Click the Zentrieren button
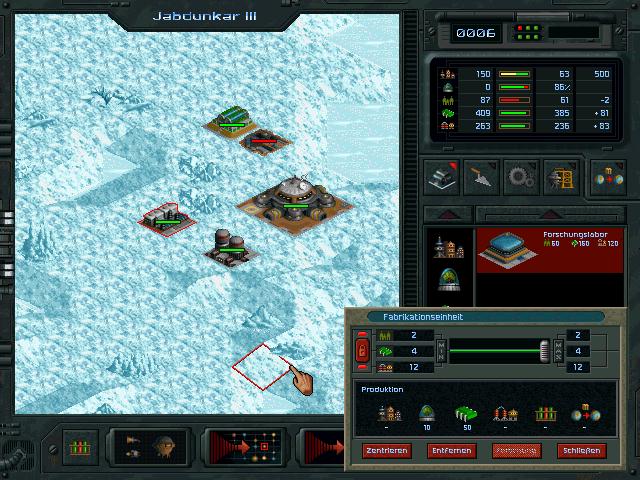640x480 pixels. point(387,451)
